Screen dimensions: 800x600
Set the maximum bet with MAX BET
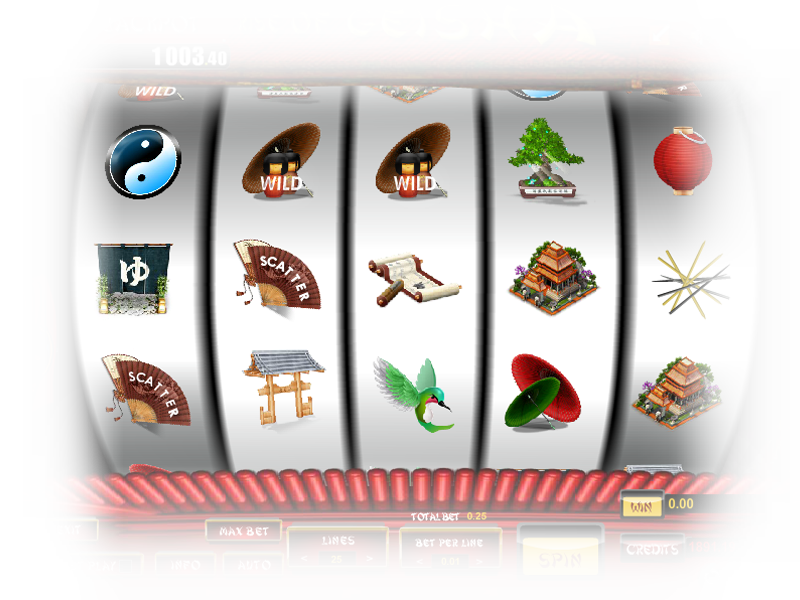pyautogui.click(x=243, y=531)
